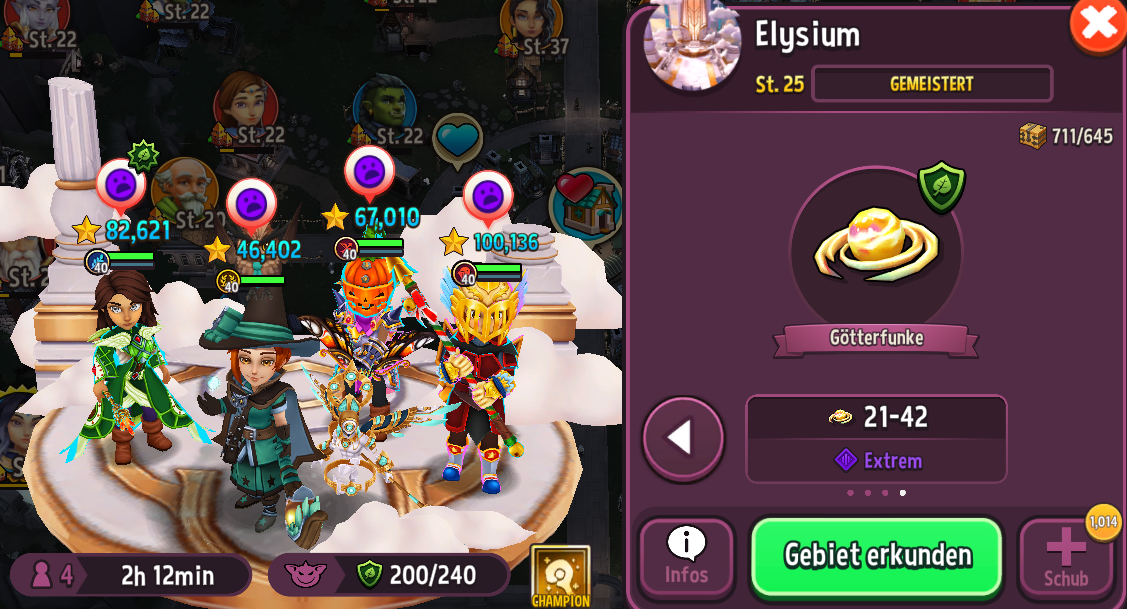Open the Infos button

pyautogui.click(x=686, y=557)
